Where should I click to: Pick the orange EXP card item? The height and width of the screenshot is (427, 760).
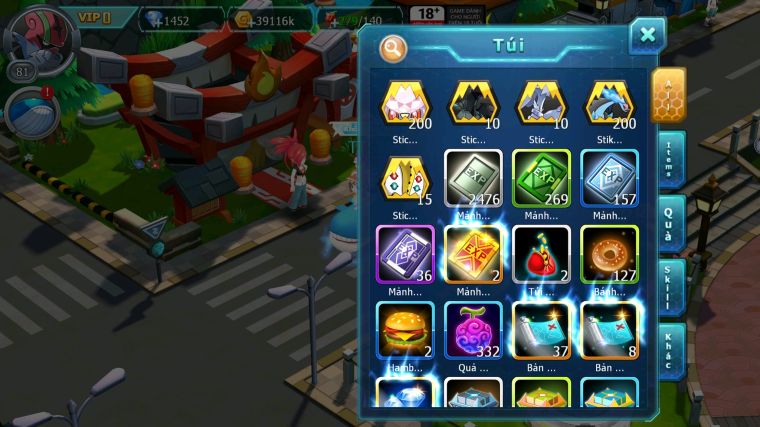tap(472, 252)
